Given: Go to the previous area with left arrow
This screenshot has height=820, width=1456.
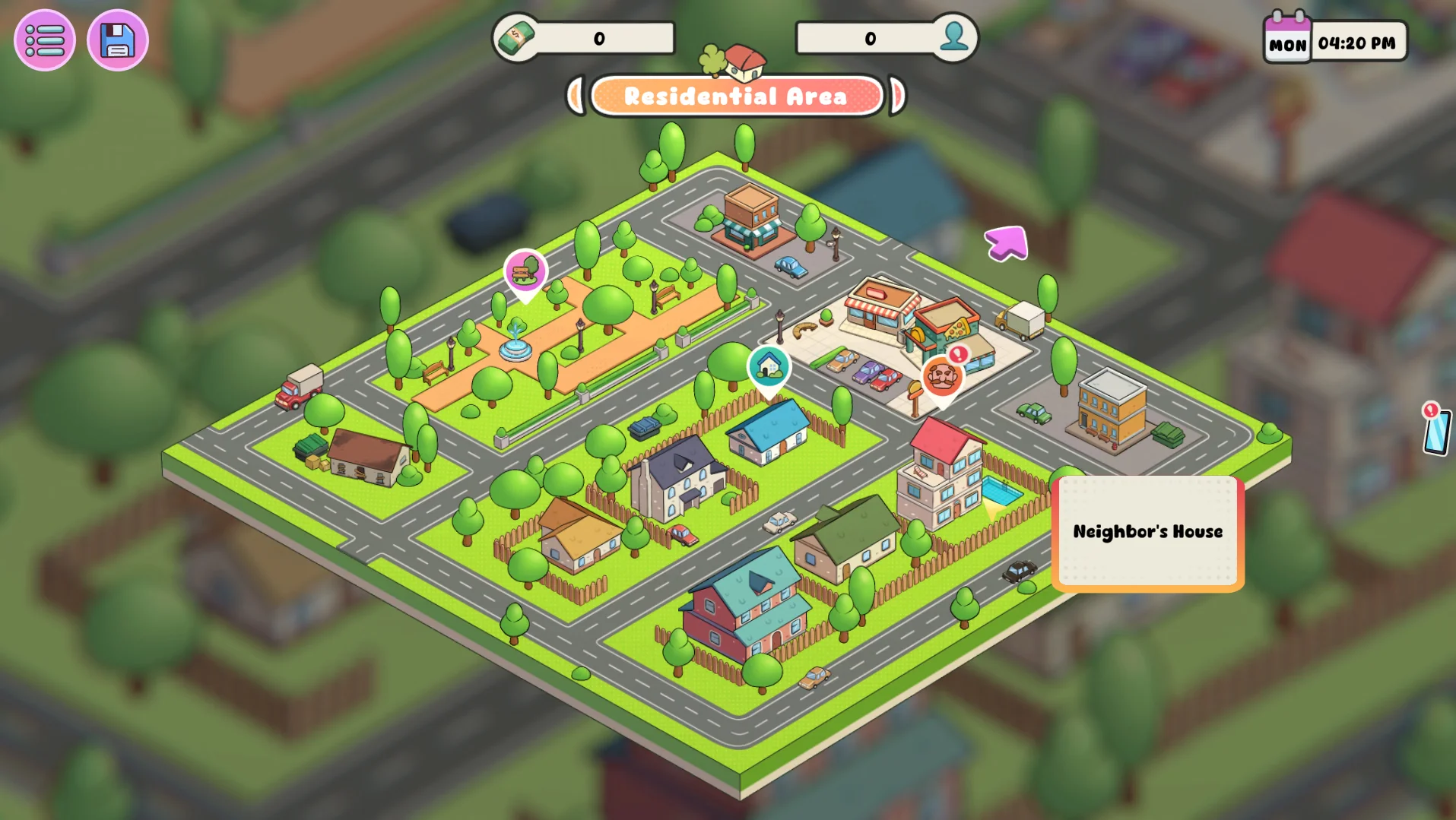Looking at the screenshot, I should tap(576, 97).
